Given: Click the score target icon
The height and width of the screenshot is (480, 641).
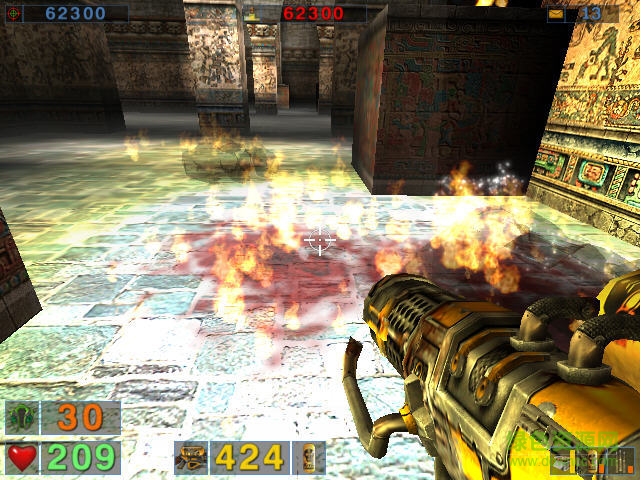Looking at the screenshot, I should pyautogui.click(x=14, y=14).
